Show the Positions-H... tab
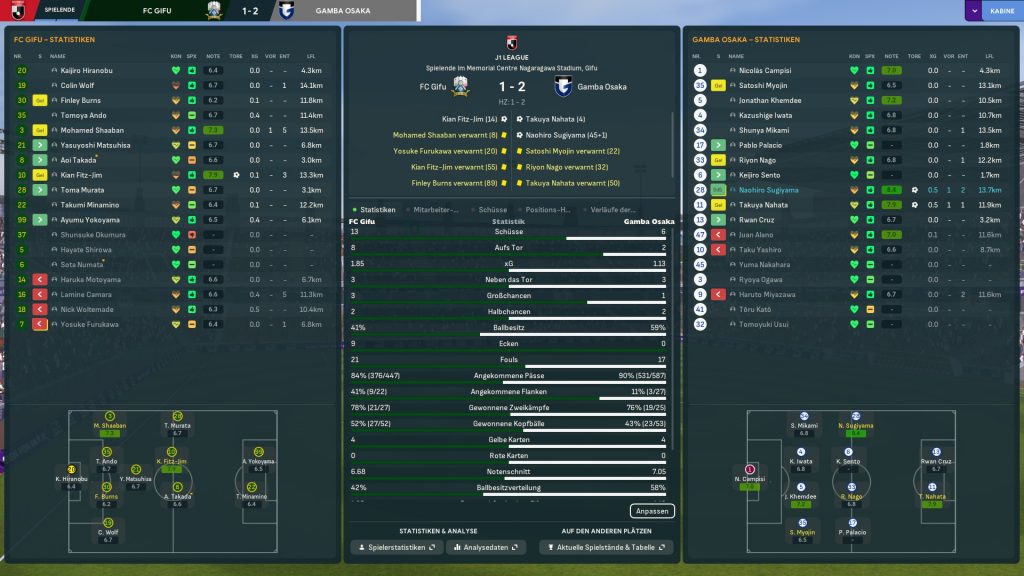Viewport: 1024px width, 576px height. click(546, 210)
